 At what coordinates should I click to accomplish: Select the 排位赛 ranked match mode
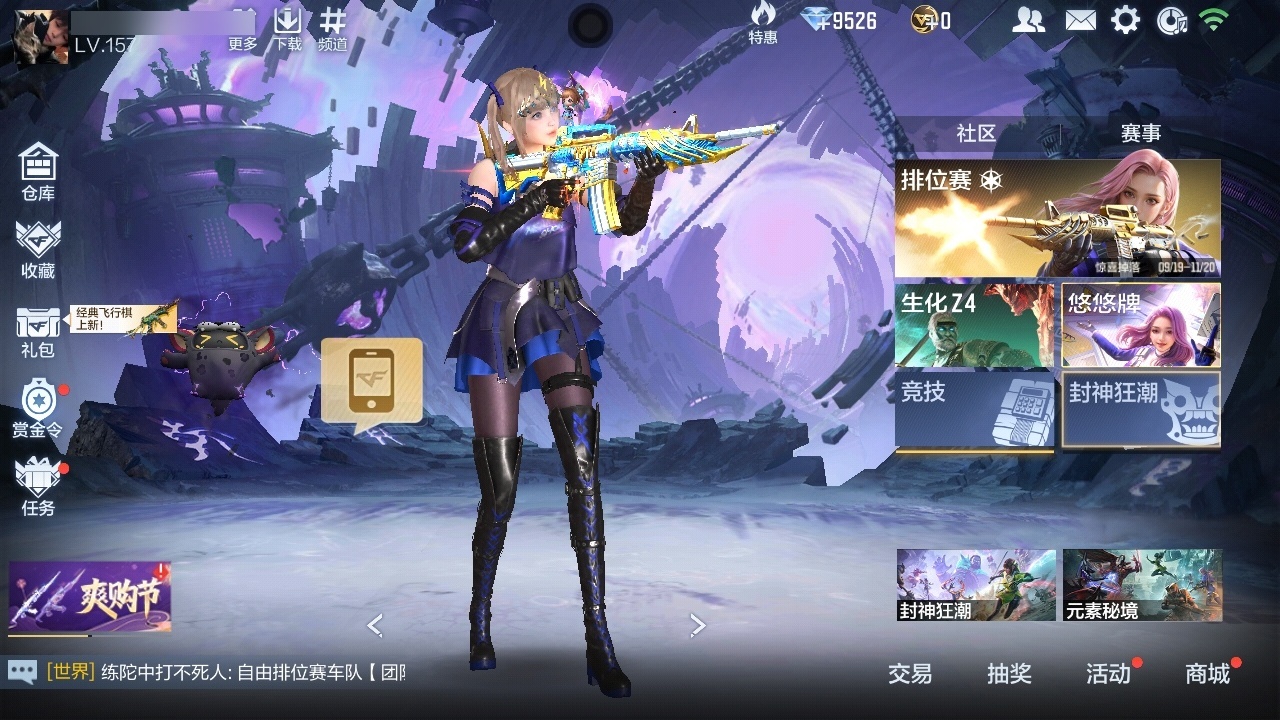tap(1057, 218)
